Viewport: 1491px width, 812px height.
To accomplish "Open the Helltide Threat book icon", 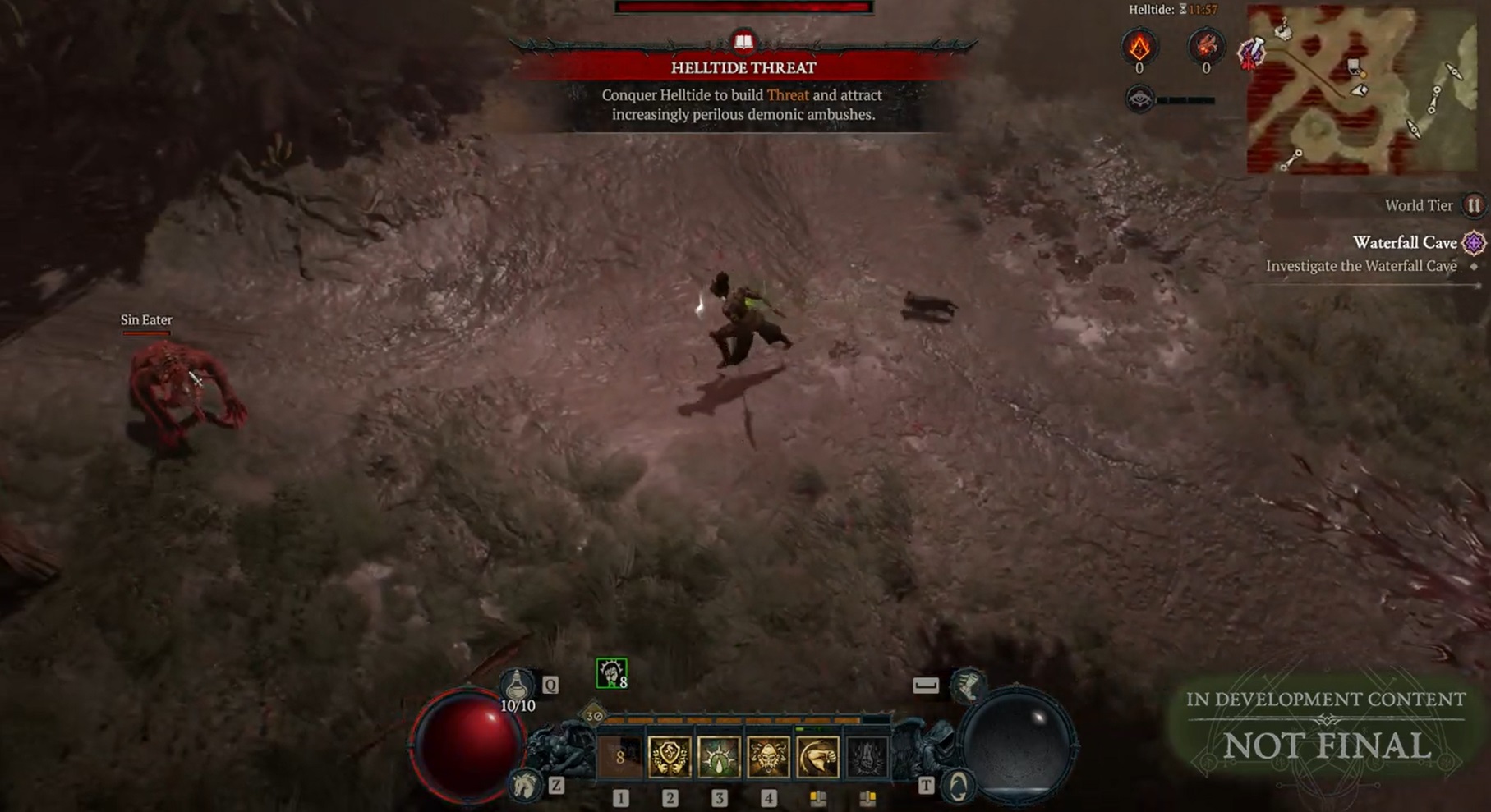I will click(743, 42).
